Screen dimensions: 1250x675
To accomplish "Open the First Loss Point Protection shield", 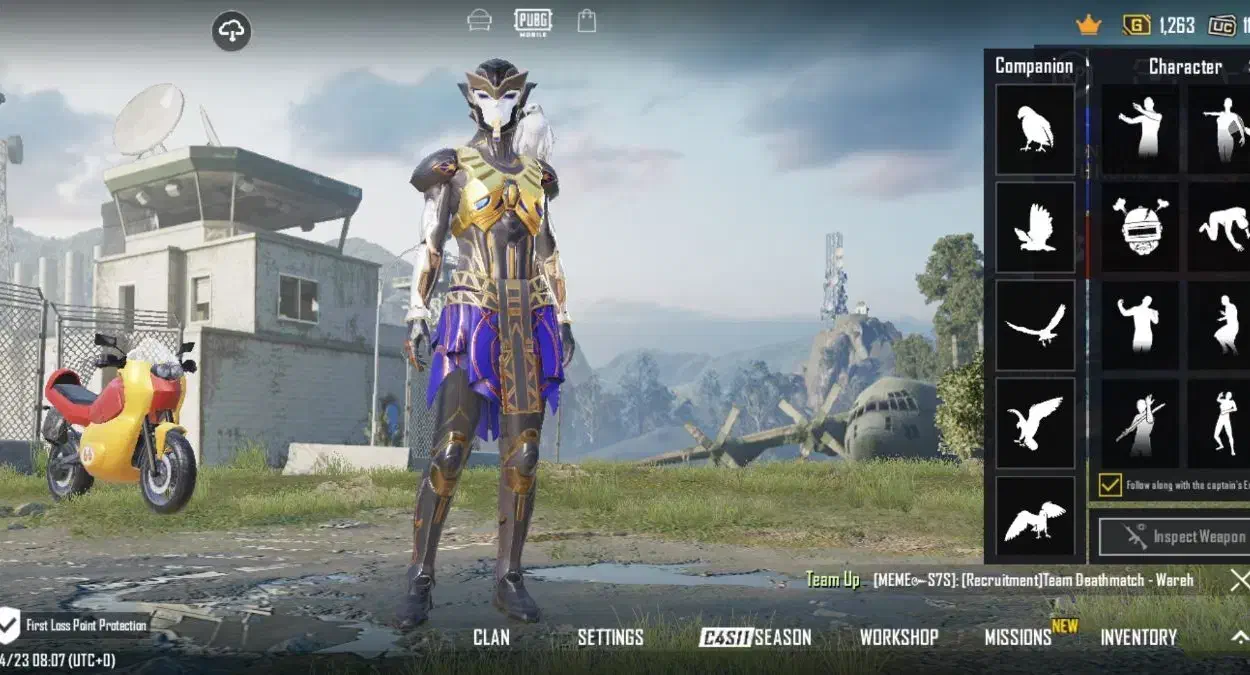I will pos(9,626).
